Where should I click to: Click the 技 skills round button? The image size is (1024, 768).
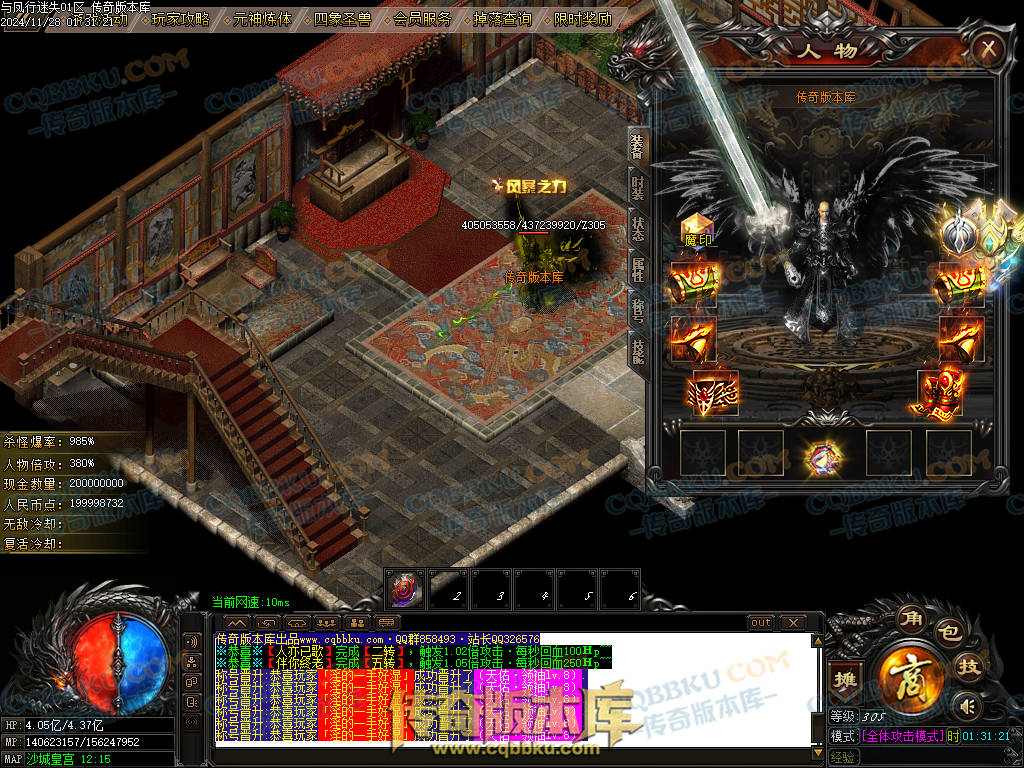tap(968, 666)
